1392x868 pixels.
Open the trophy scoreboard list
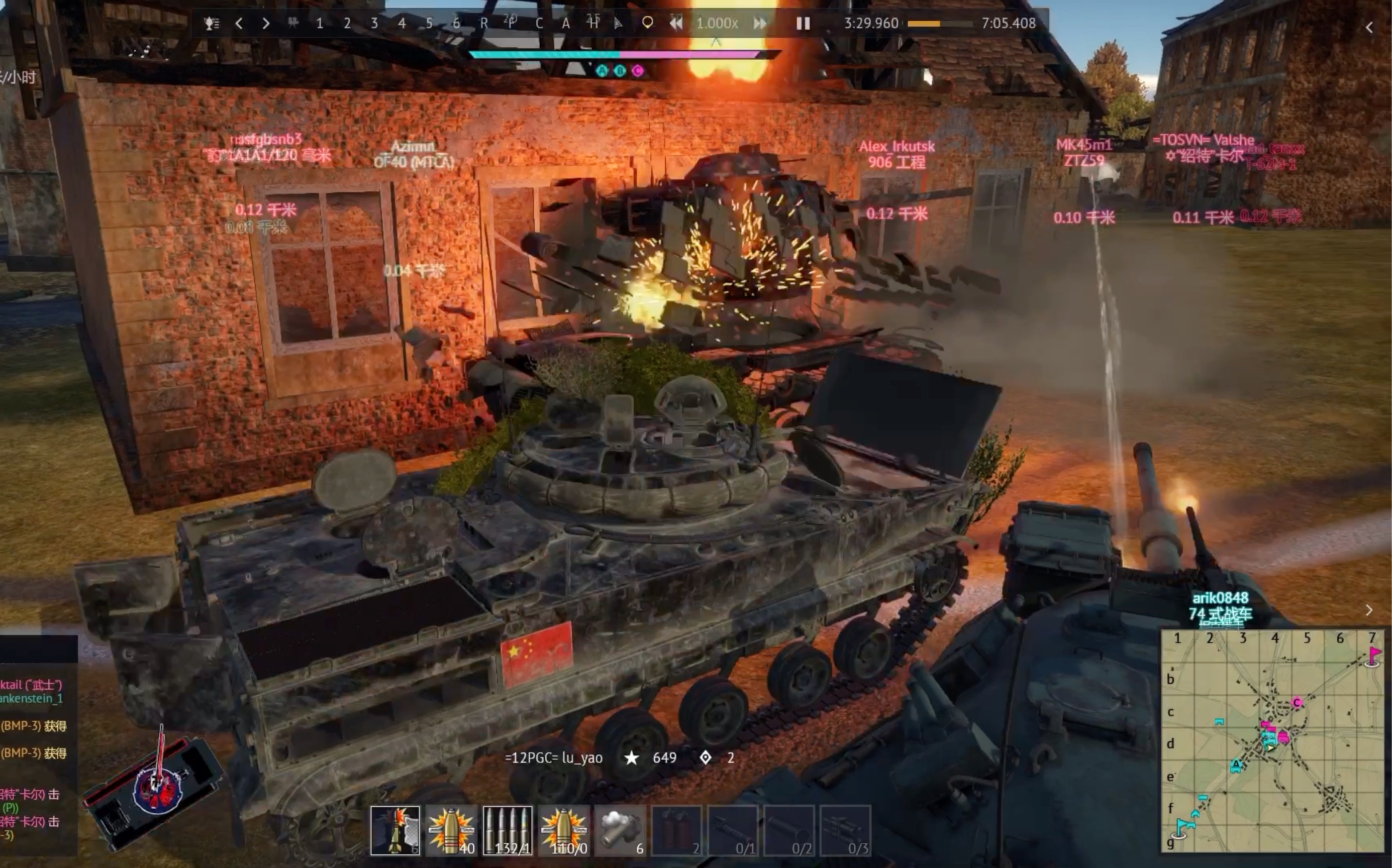(212, 24)
